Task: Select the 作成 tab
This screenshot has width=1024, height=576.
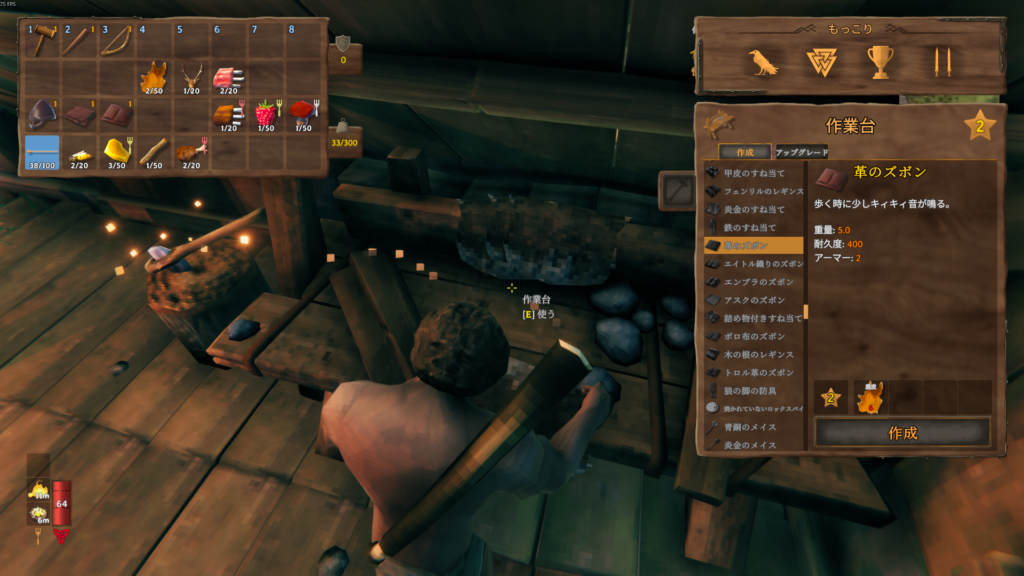Action: (745, 152)
